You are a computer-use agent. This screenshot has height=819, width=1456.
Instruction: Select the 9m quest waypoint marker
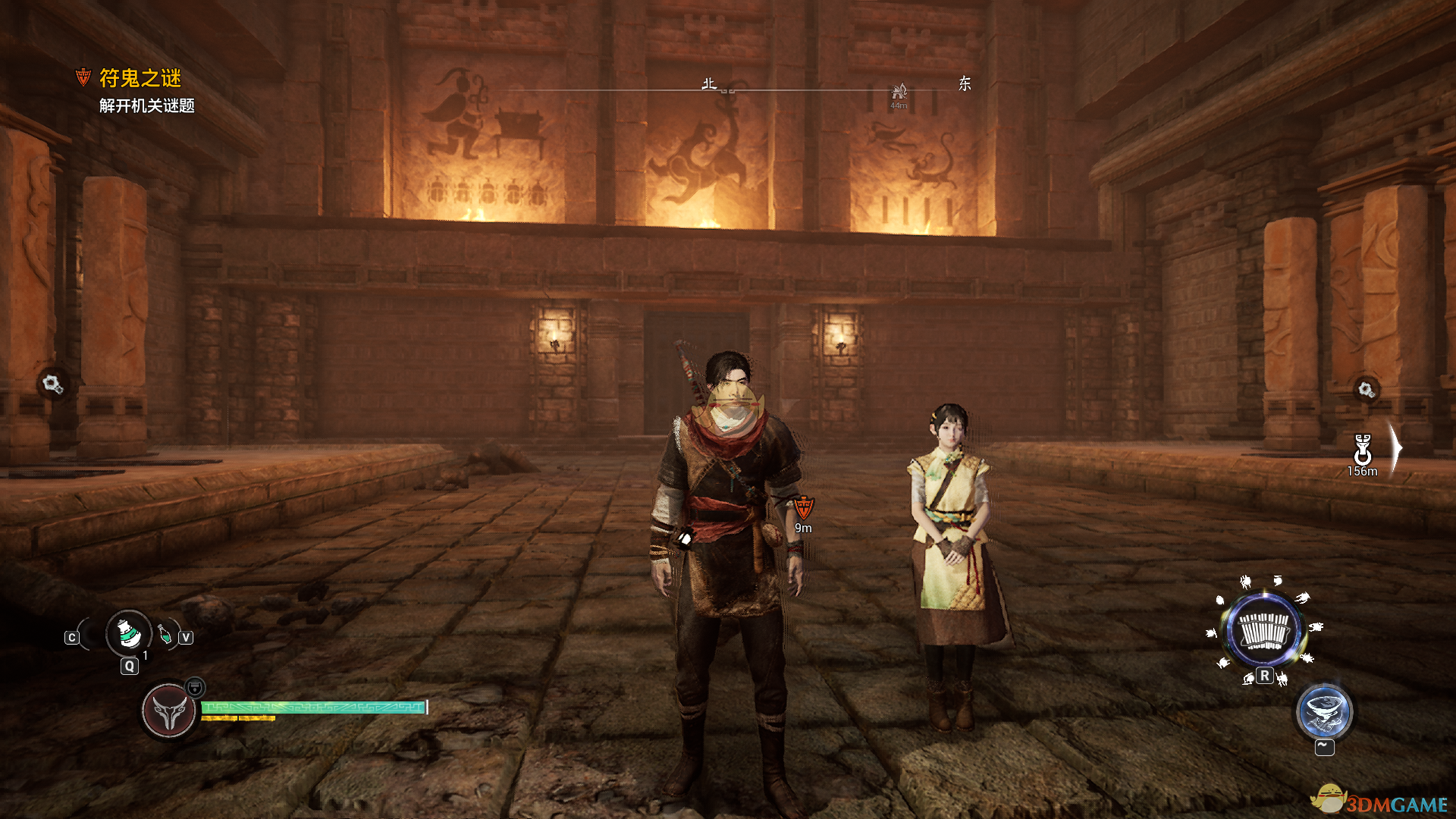pos(804,507)
